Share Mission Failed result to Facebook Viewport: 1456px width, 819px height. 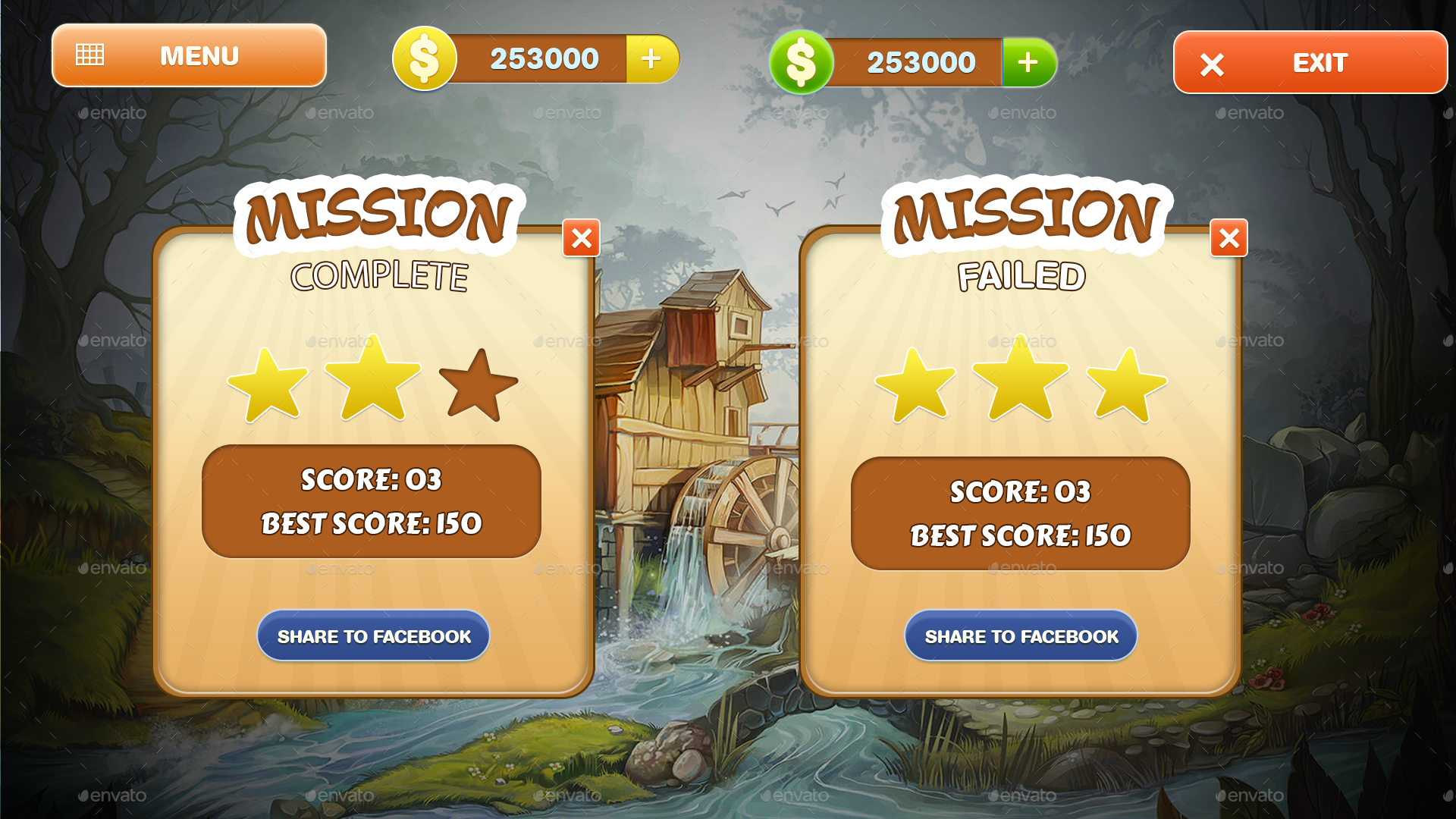pos(1020,636)
